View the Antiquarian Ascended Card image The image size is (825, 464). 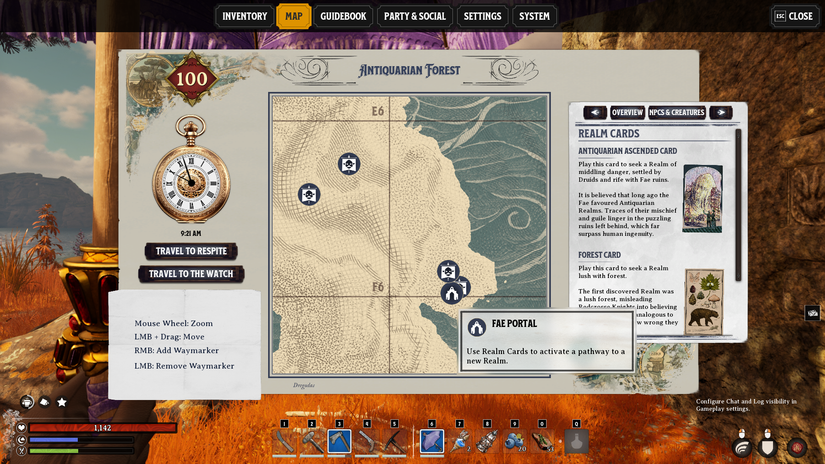702,198
